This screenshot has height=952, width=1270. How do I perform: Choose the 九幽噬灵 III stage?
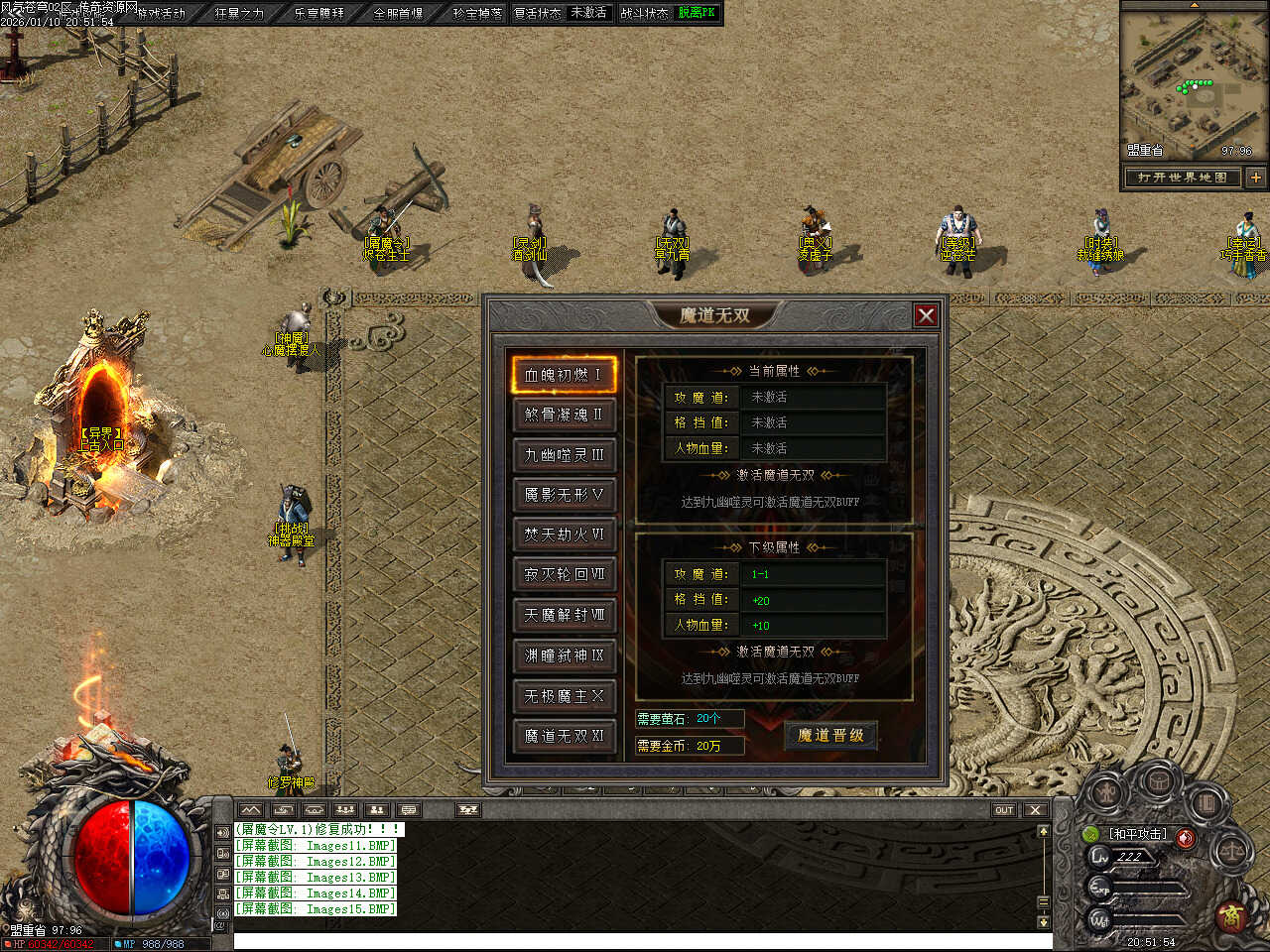564,455
